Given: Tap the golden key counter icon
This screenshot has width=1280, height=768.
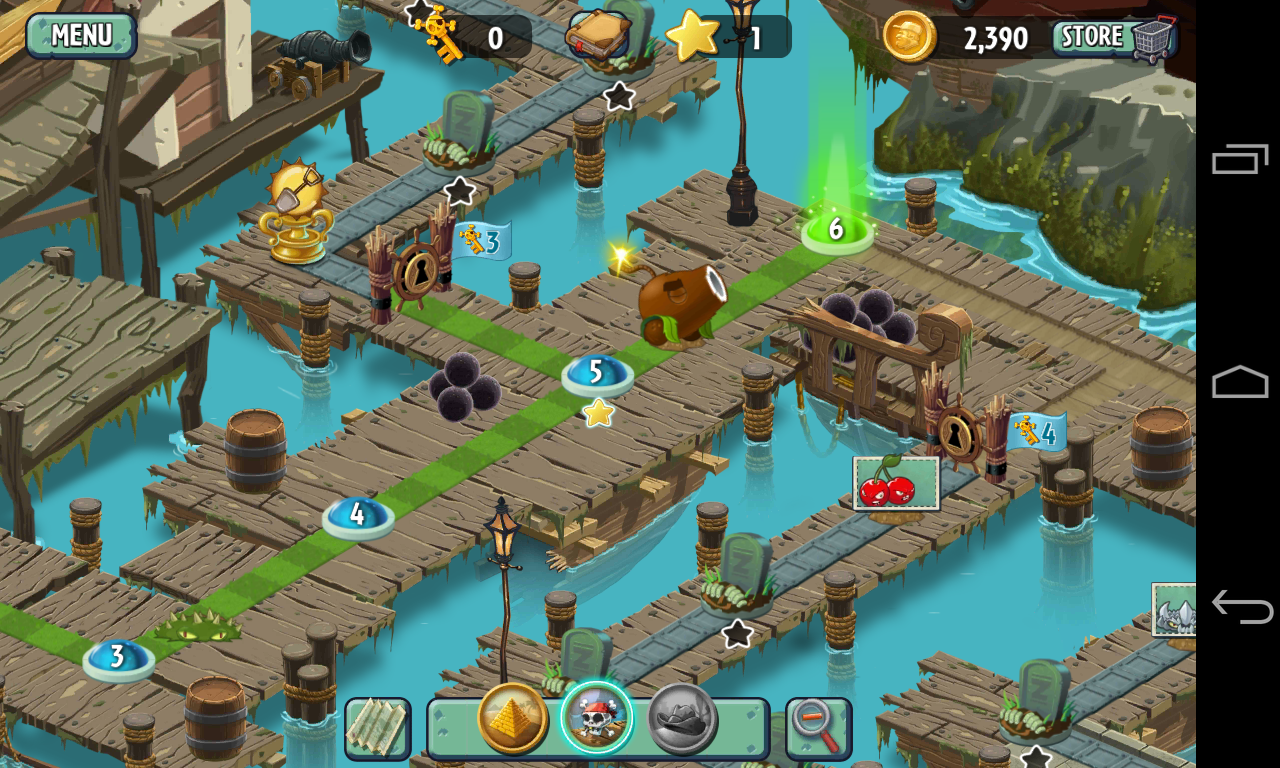Looking at the screenshot, I should pos(437,35).
